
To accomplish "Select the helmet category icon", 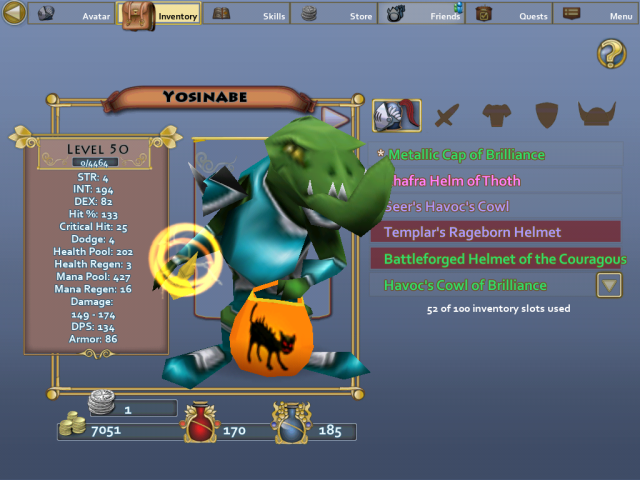I will pyautogui.click(x=390, y=116).
